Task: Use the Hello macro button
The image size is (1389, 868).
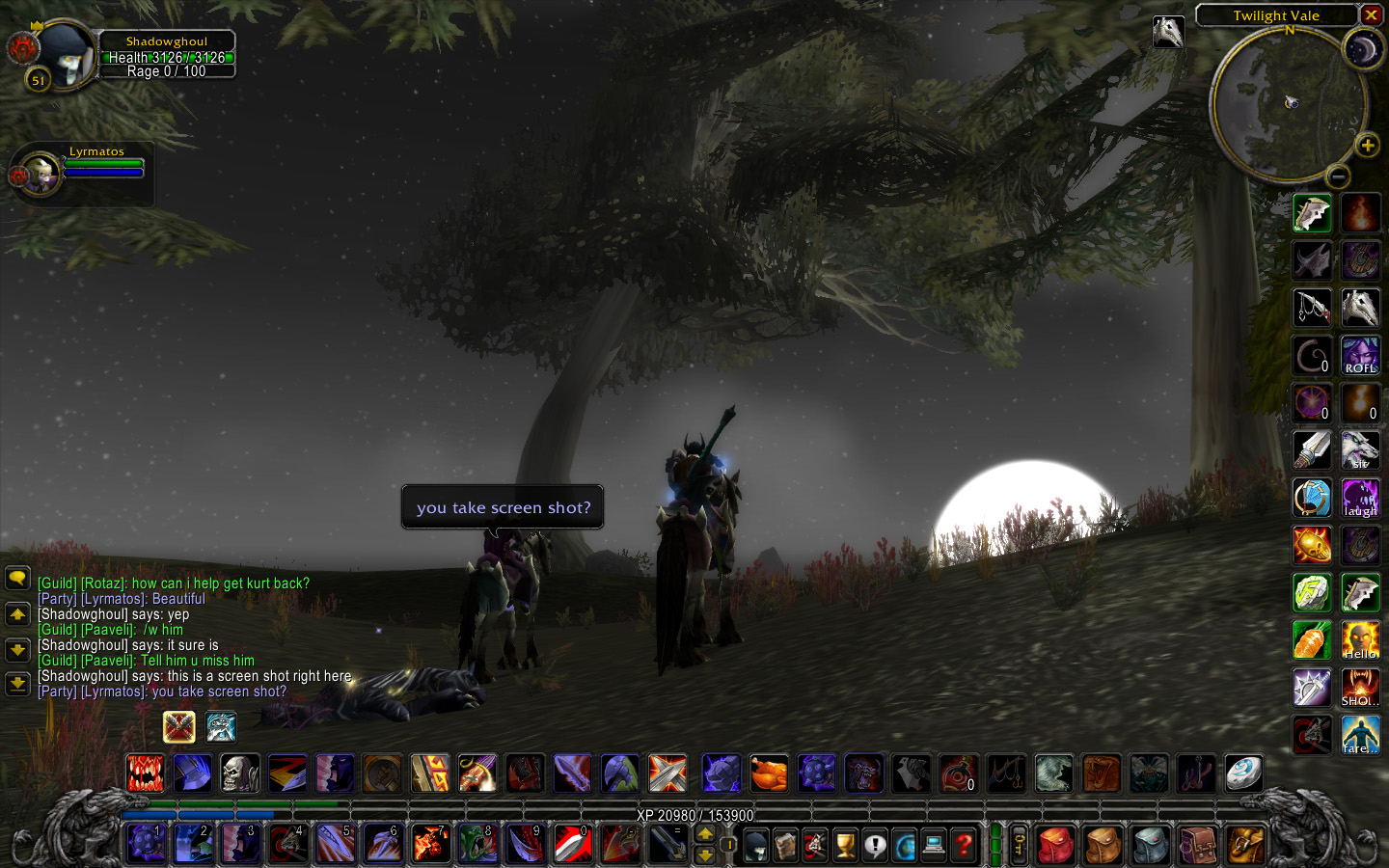Action: [1360, 640]
